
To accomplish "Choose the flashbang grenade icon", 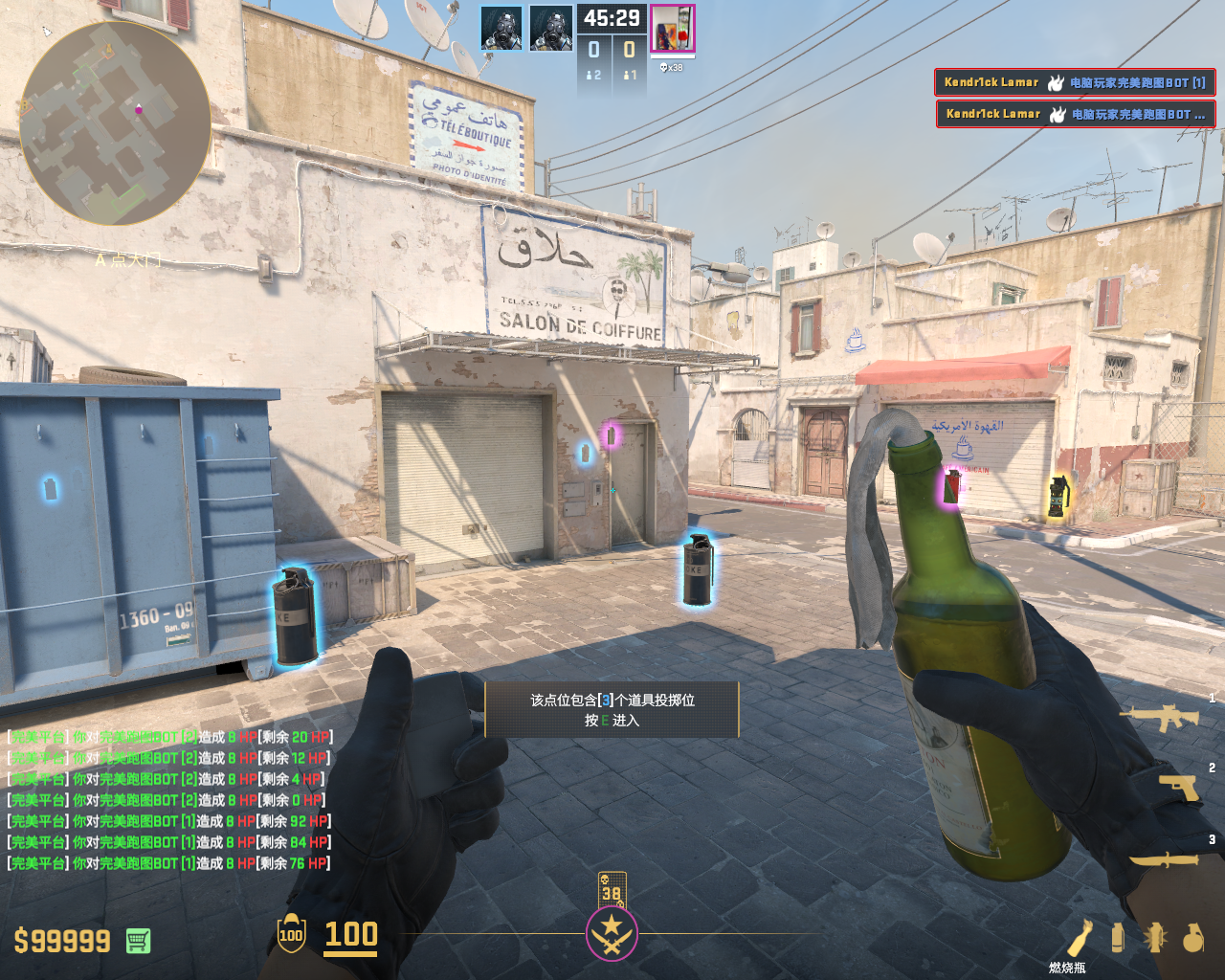I will coord(1155,938).
